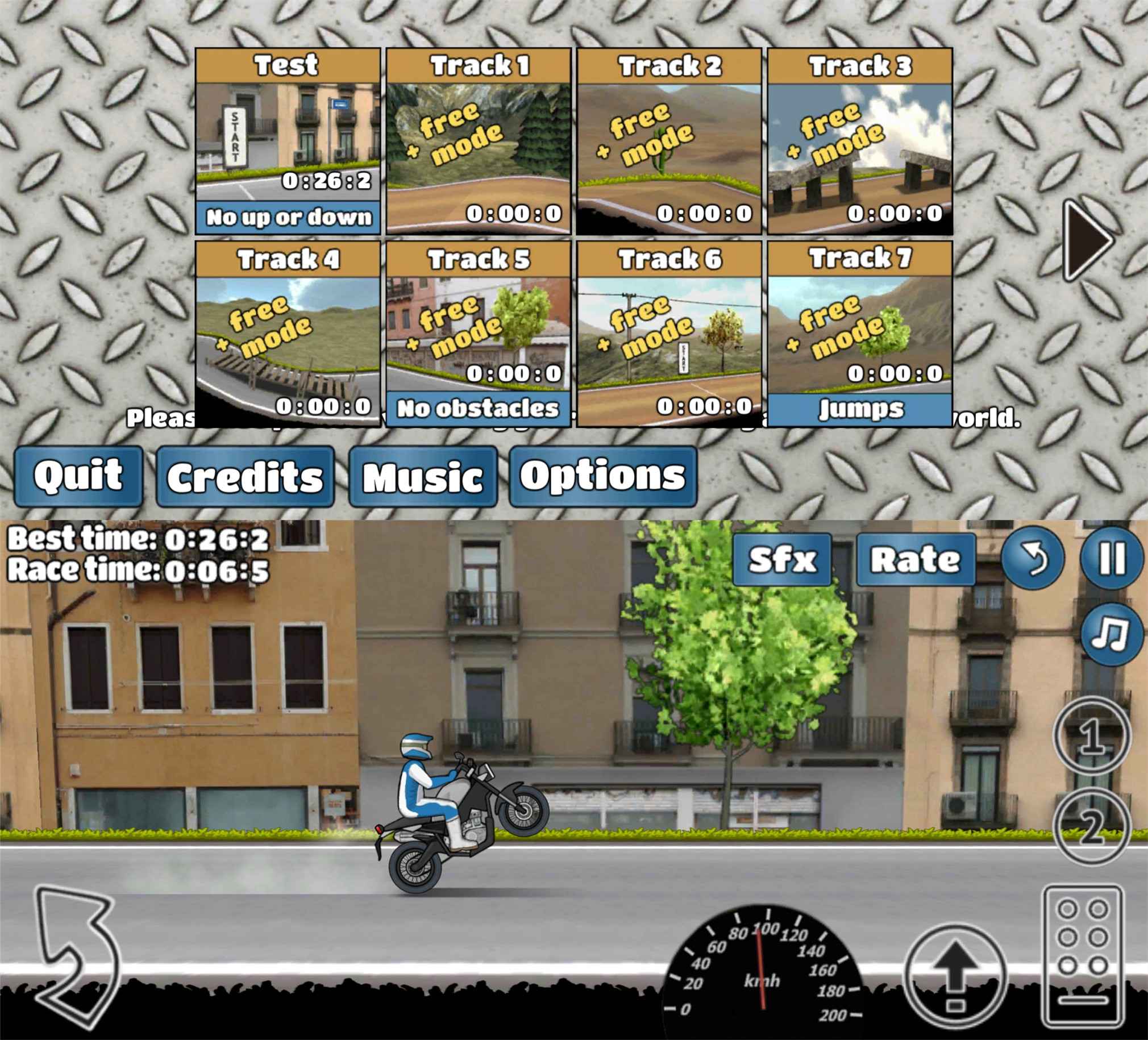This screenshot has width=1148, height=1040.
Task: Open the Credits screen
Action: point(245,477)
